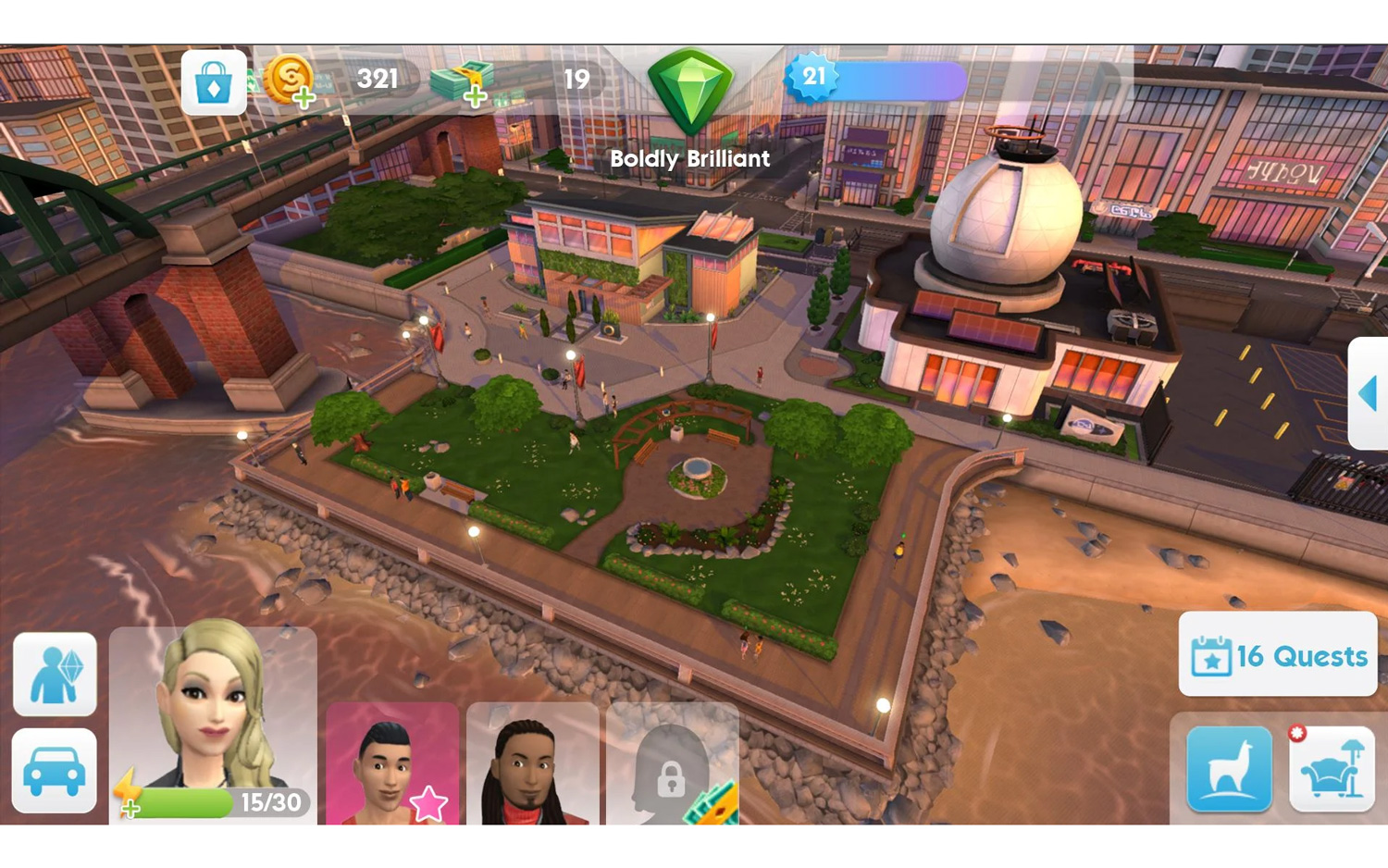Tap the SimCash balance of 19
This screenshot has height=868, width=1388.
click(575, 80)
